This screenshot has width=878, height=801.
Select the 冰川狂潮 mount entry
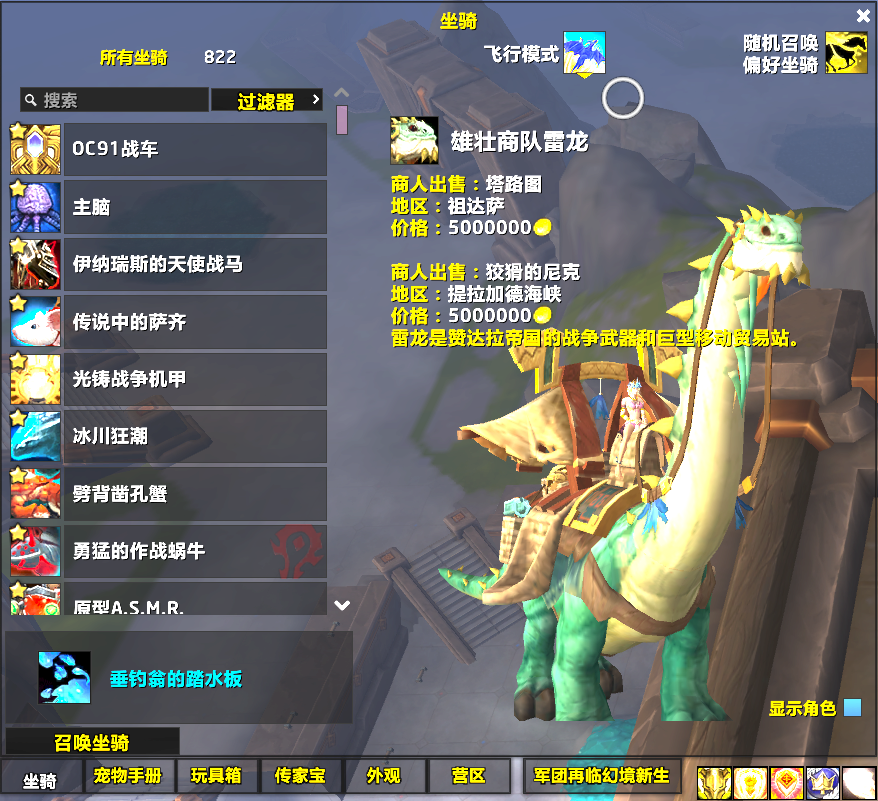click(170, 437)
